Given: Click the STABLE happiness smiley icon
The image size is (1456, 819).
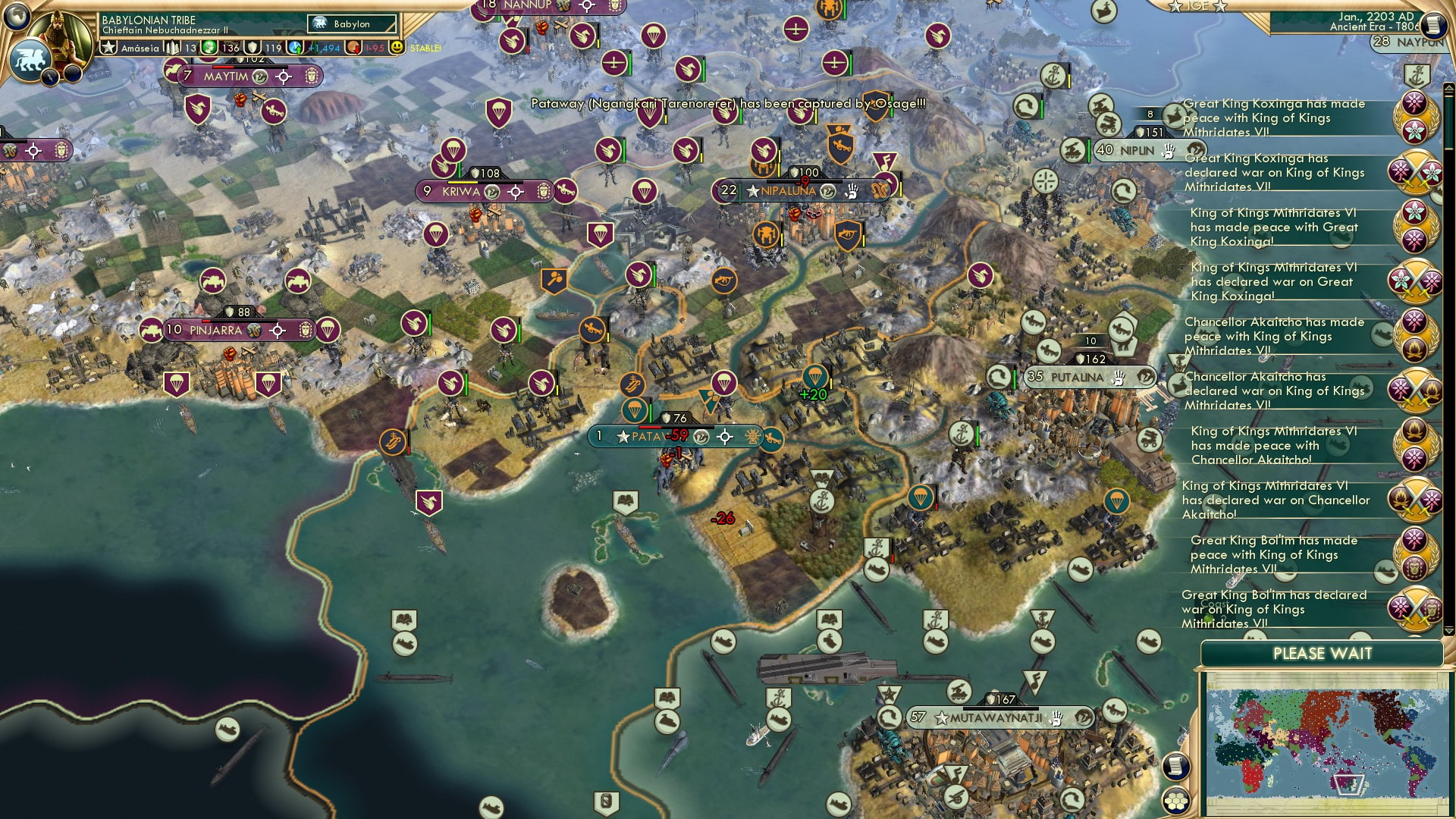Looking at the screenshot, I should point(396,47).
